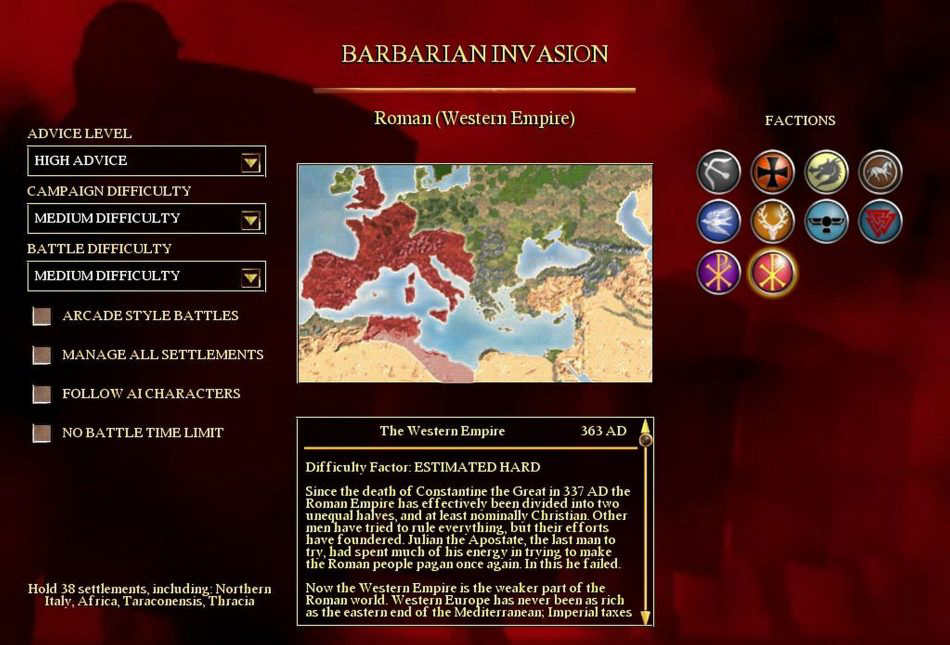Choose the white bird faction emblem
950x645 pixels.
coord(718,222)
